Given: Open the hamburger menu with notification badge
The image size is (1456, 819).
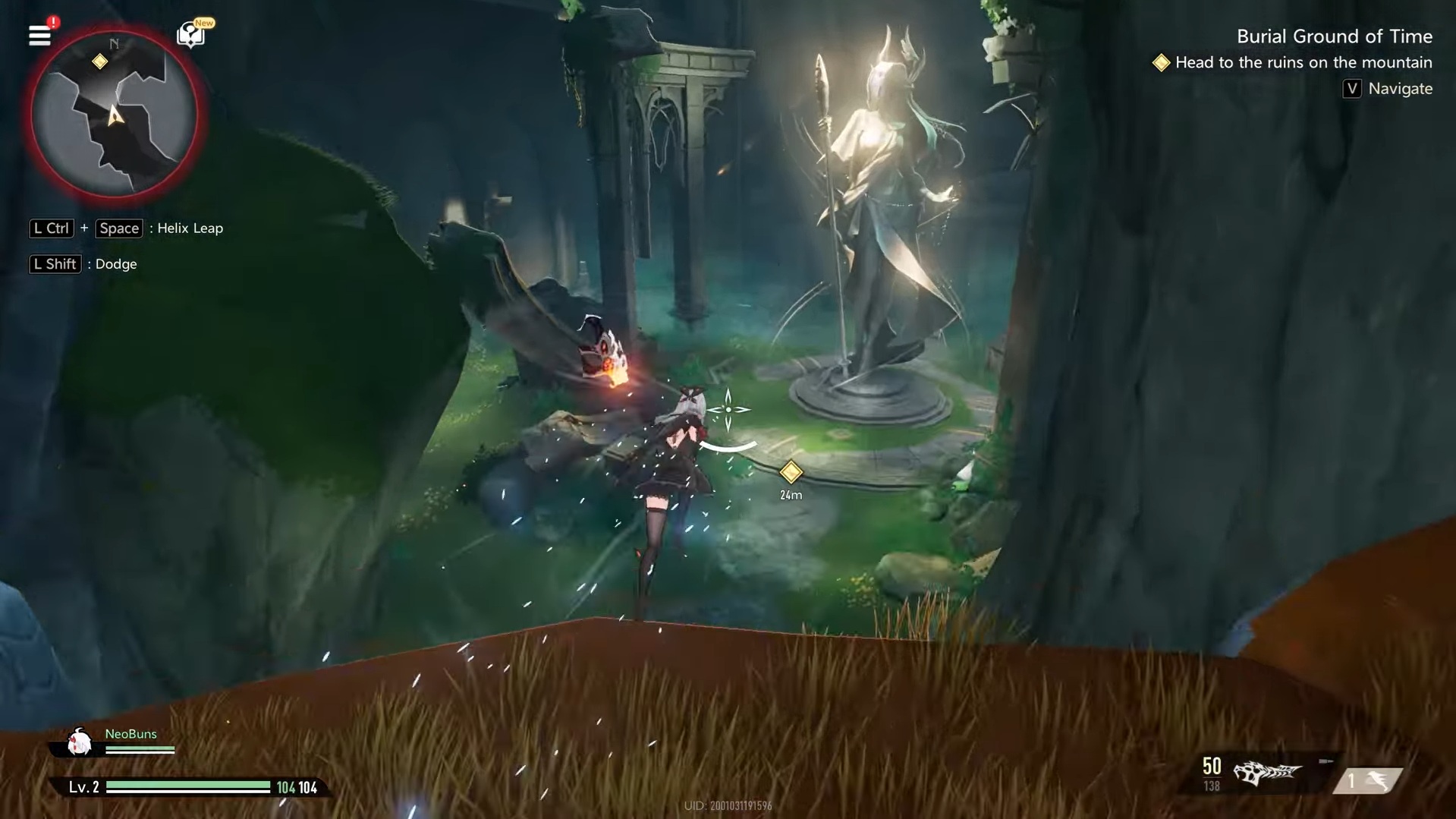Looking at the screenshot, I should pos(39,36).
